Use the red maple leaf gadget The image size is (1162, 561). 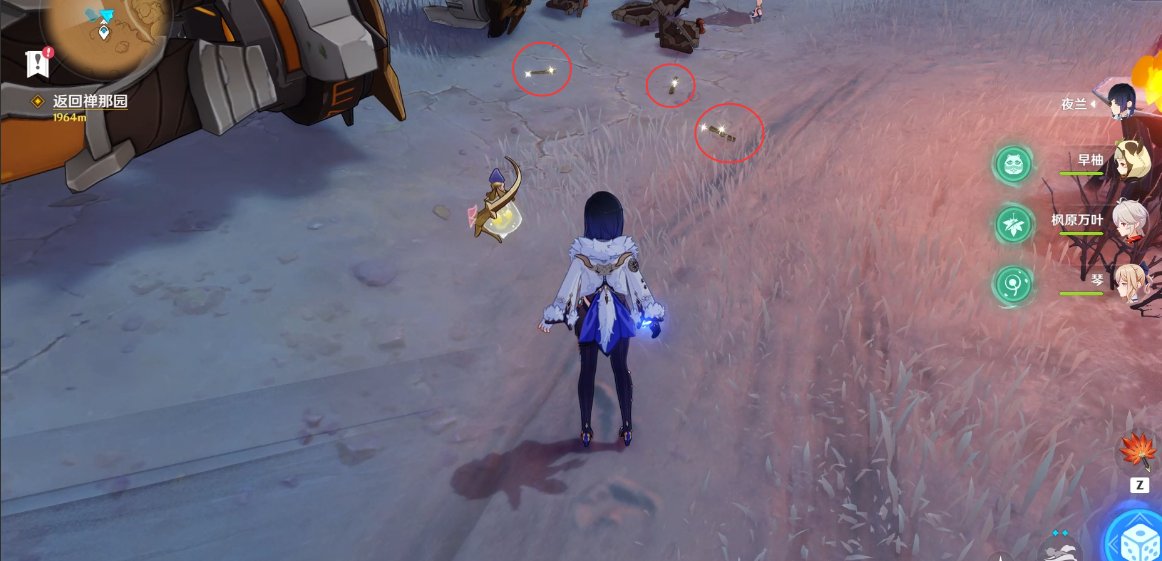coord(1138,453)
